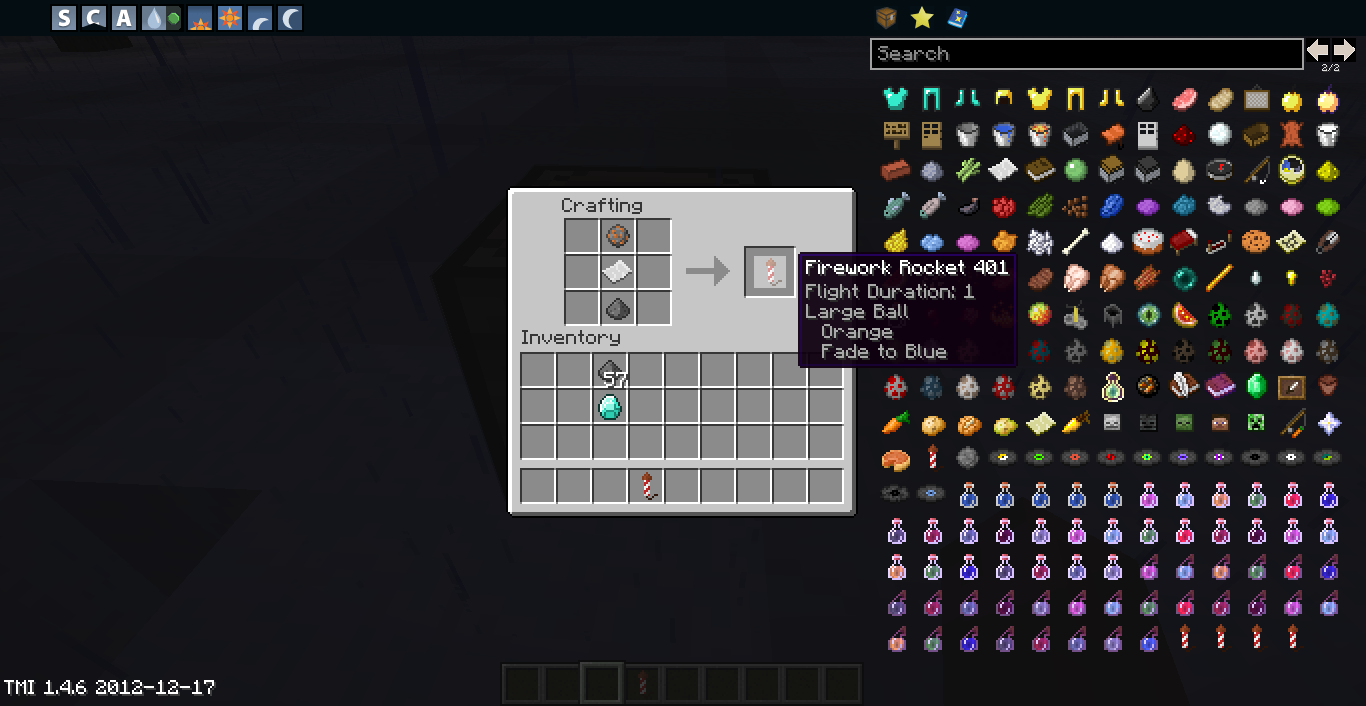This screenshot has height=706, width=1366.
Task: Show favorites with the yellow star icon
Action: 922,17
